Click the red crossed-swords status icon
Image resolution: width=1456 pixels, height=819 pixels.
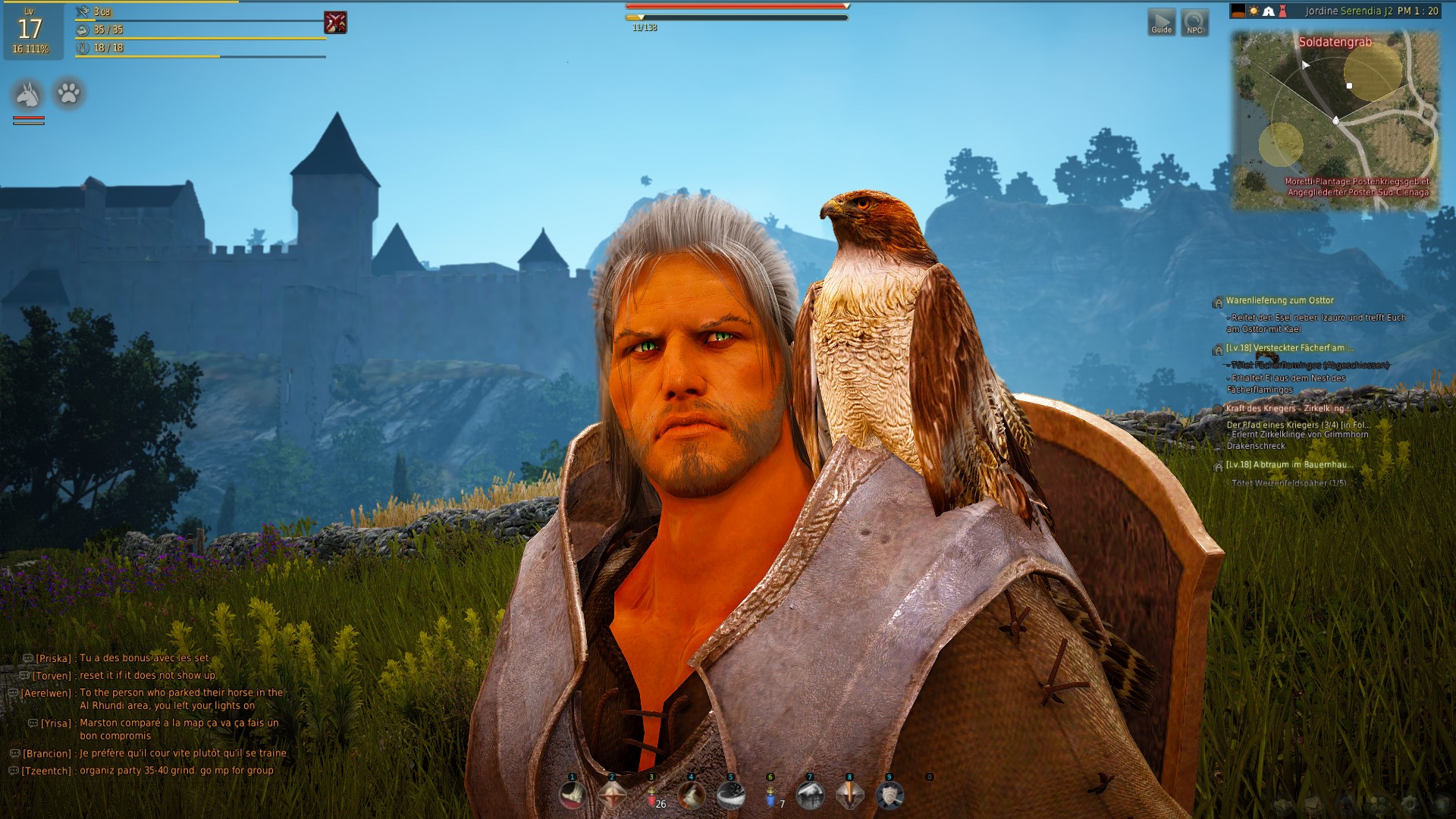point(335,23)
